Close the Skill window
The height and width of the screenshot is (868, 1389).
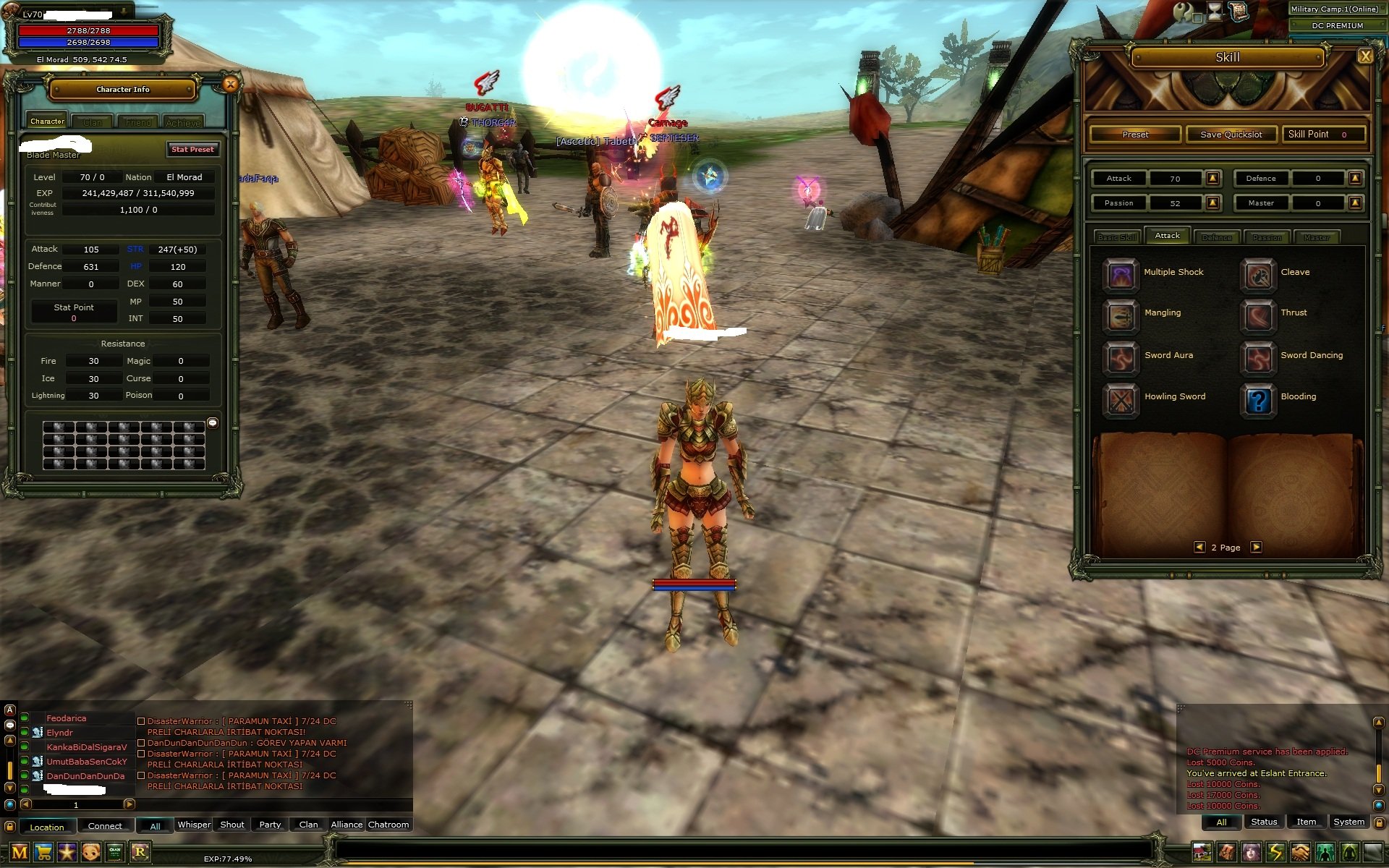tap(1364, 56)
